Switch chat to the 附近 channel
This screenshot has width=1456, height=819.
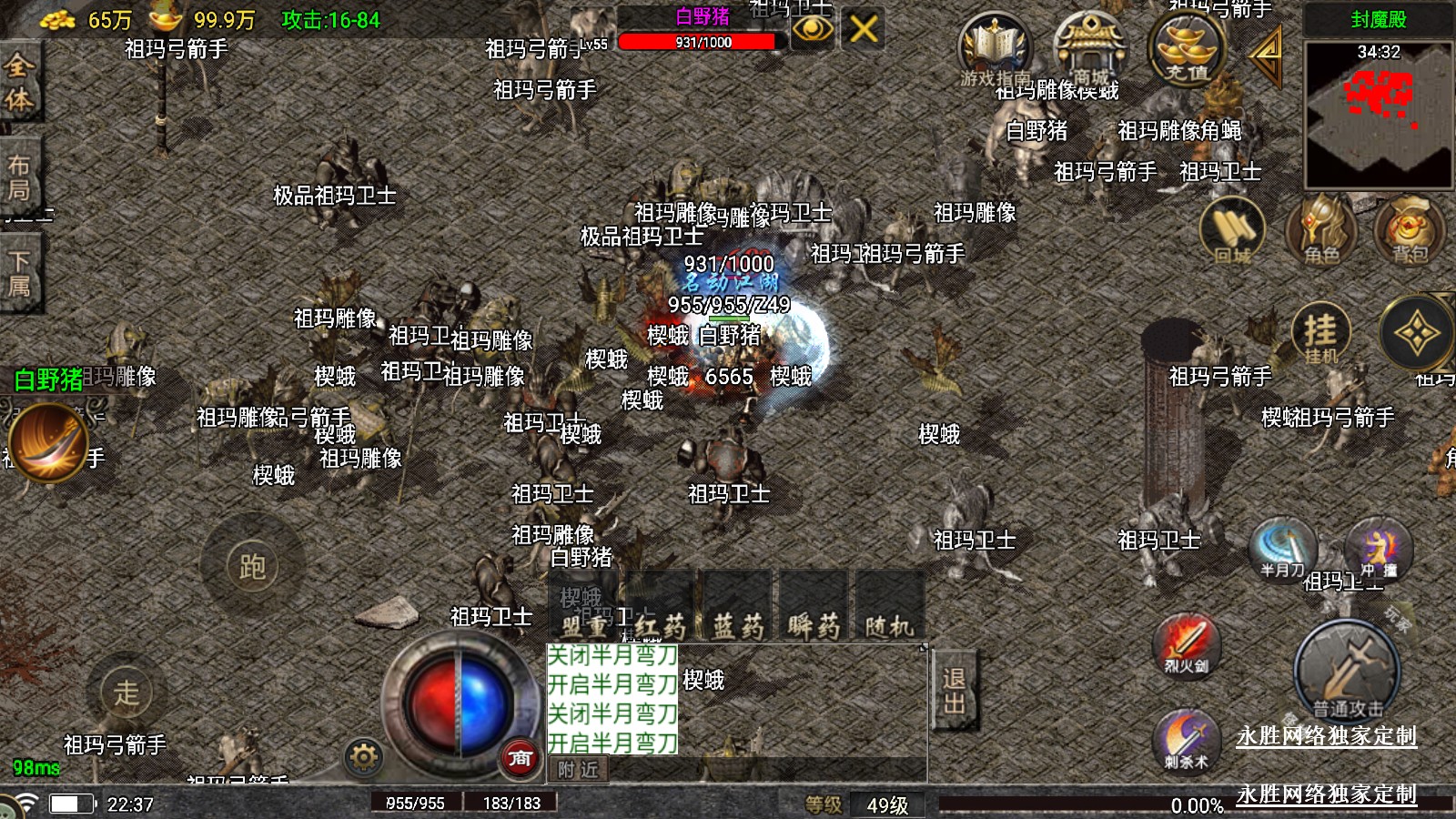[578, 770]
